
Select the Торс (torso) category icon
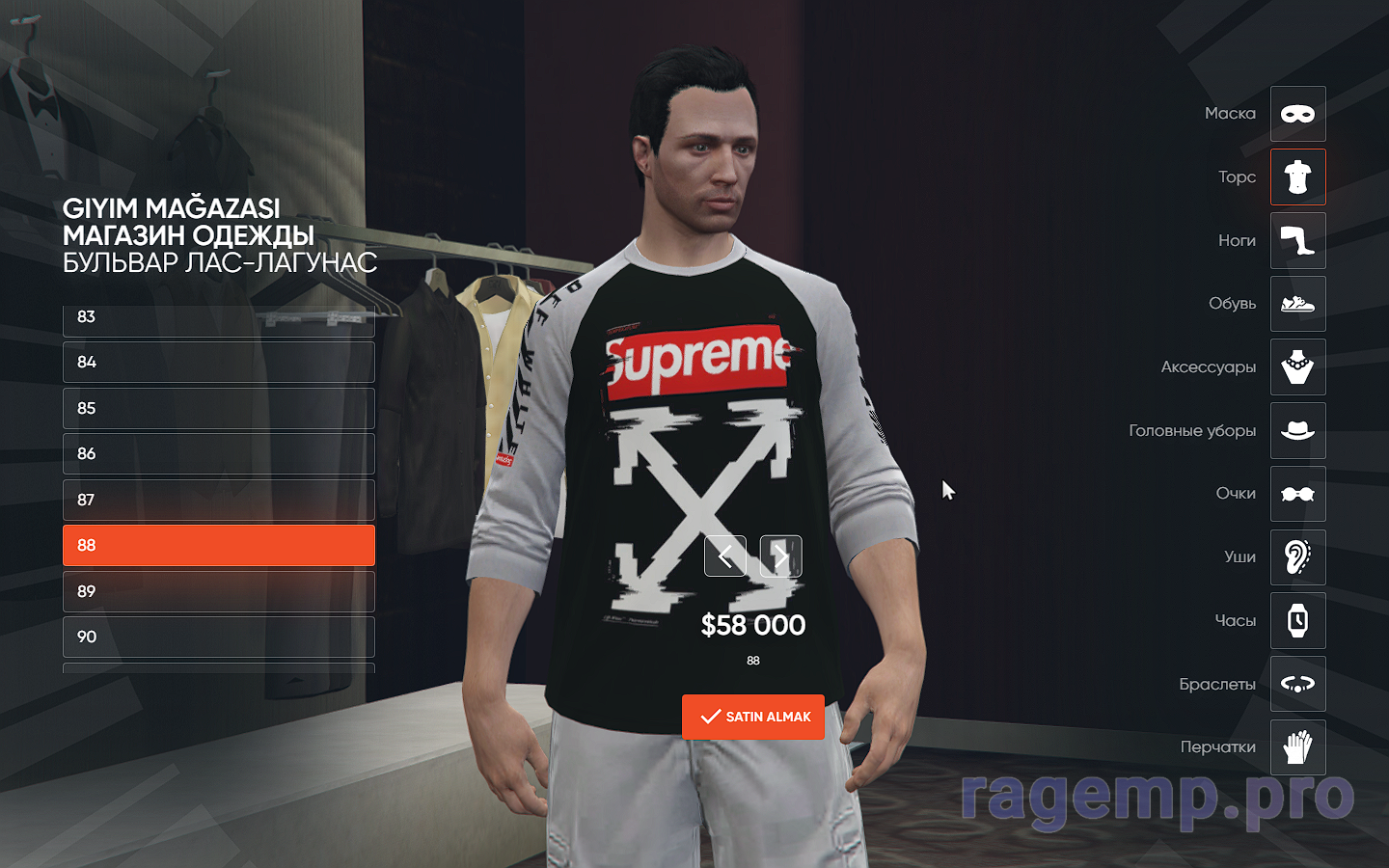click(1298, 177)
